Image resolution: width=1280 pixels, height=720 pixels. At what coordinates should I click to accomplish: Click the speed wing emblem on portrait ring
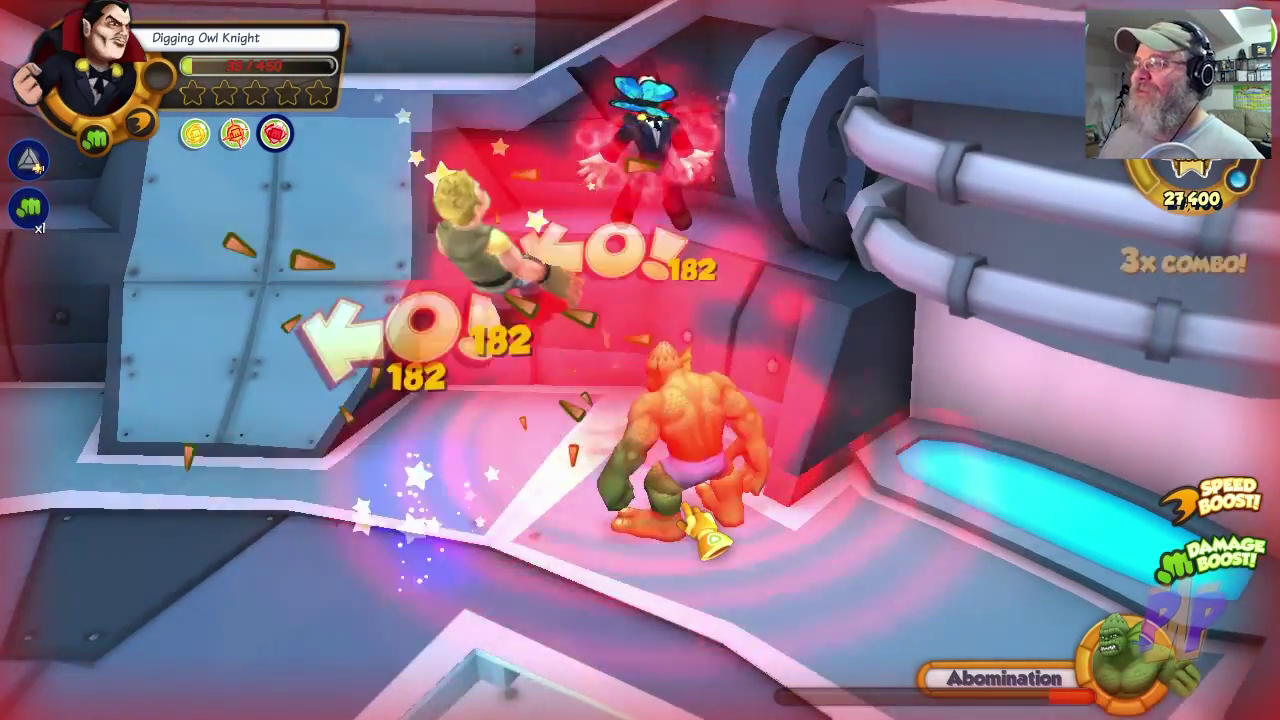[x=141, y=123]
